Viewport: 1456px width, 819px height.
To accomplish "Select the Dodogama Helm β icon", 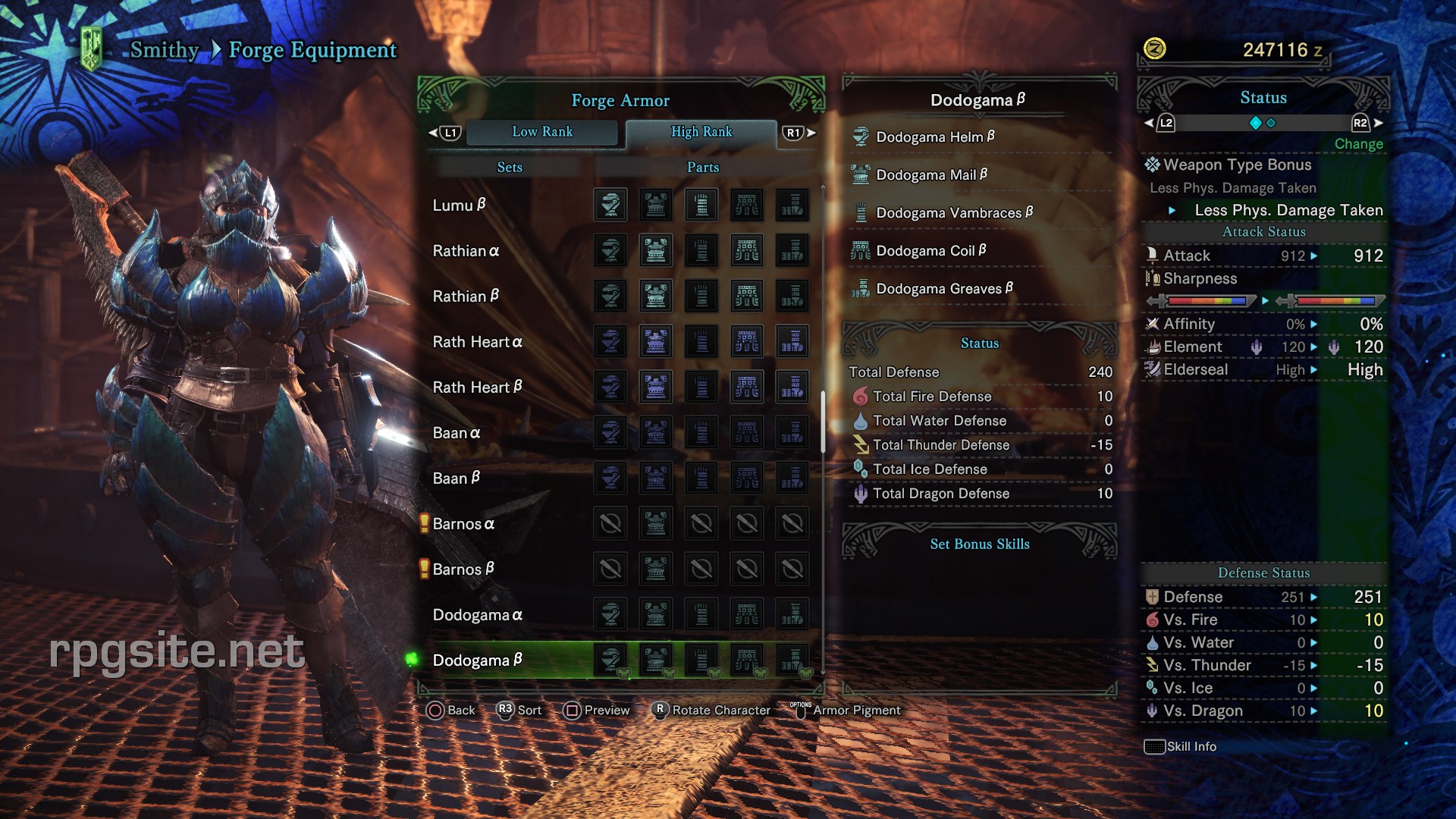I will (x=861, y=136).
